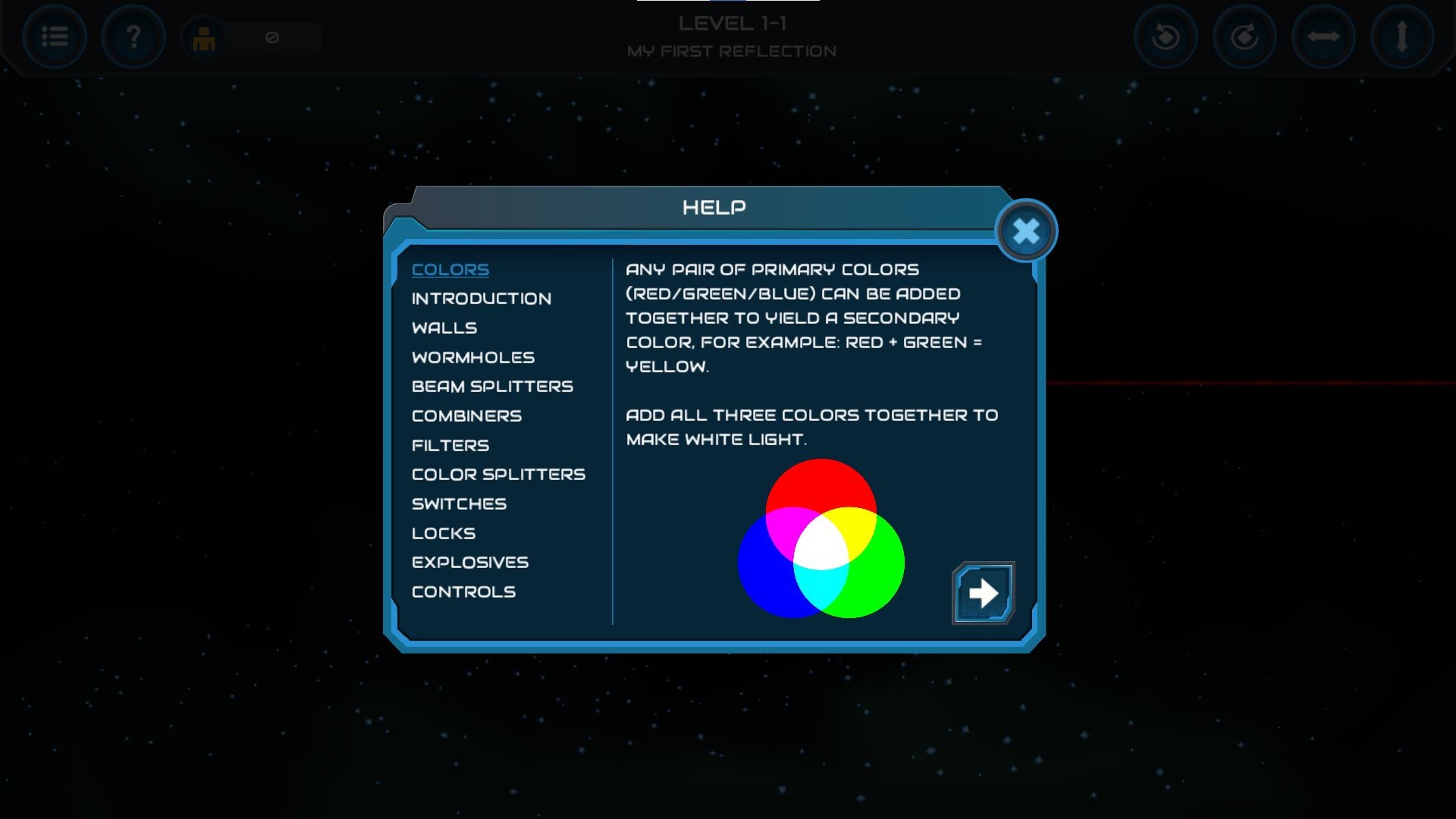The width and height of the screenshot is (1456, 819).
Task: Select the Walls help topic
Action: tap(444, 328)
